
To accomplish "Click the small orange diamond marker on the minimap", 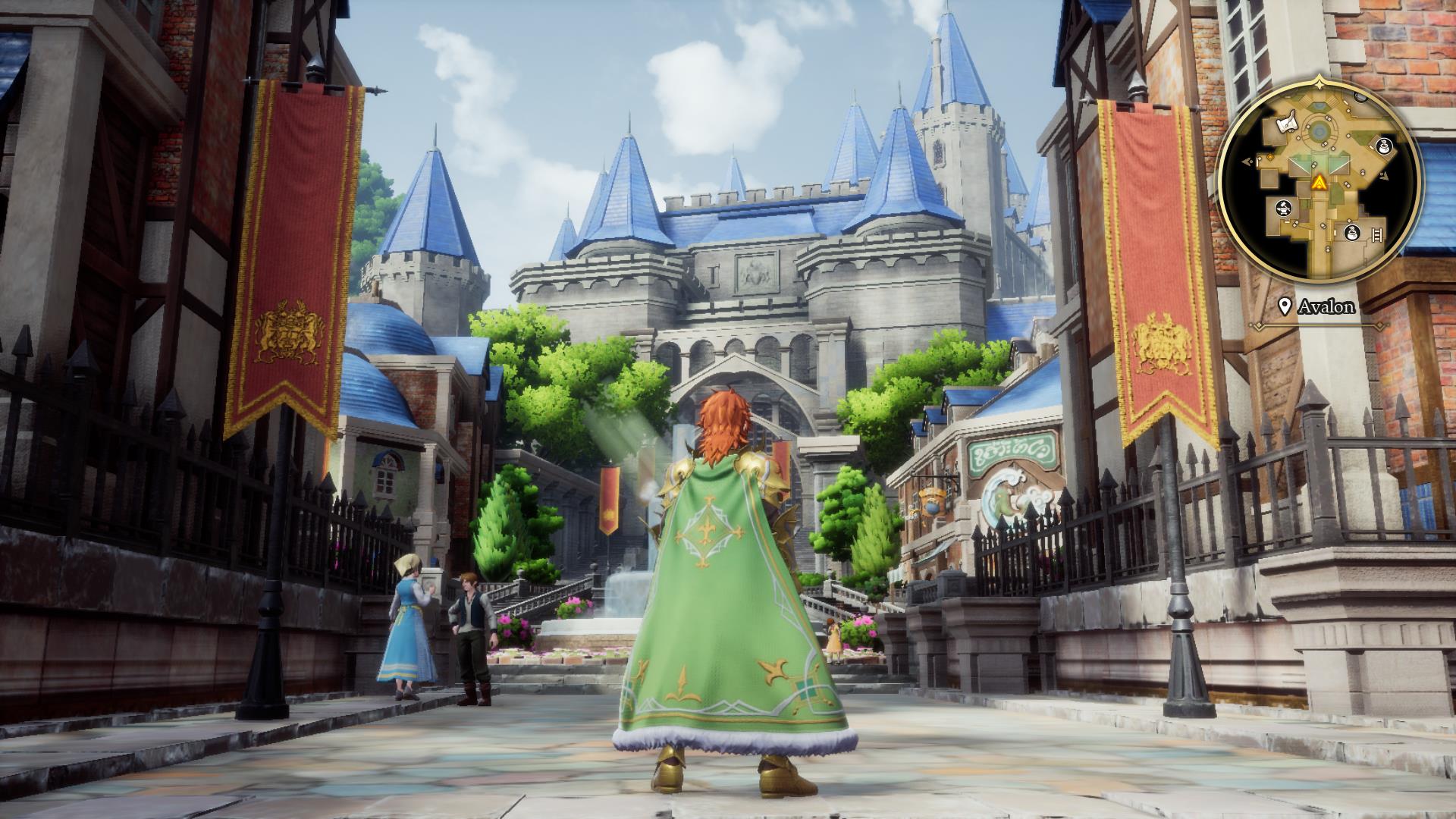I will pyautogui.click(x=1269, y=158).
